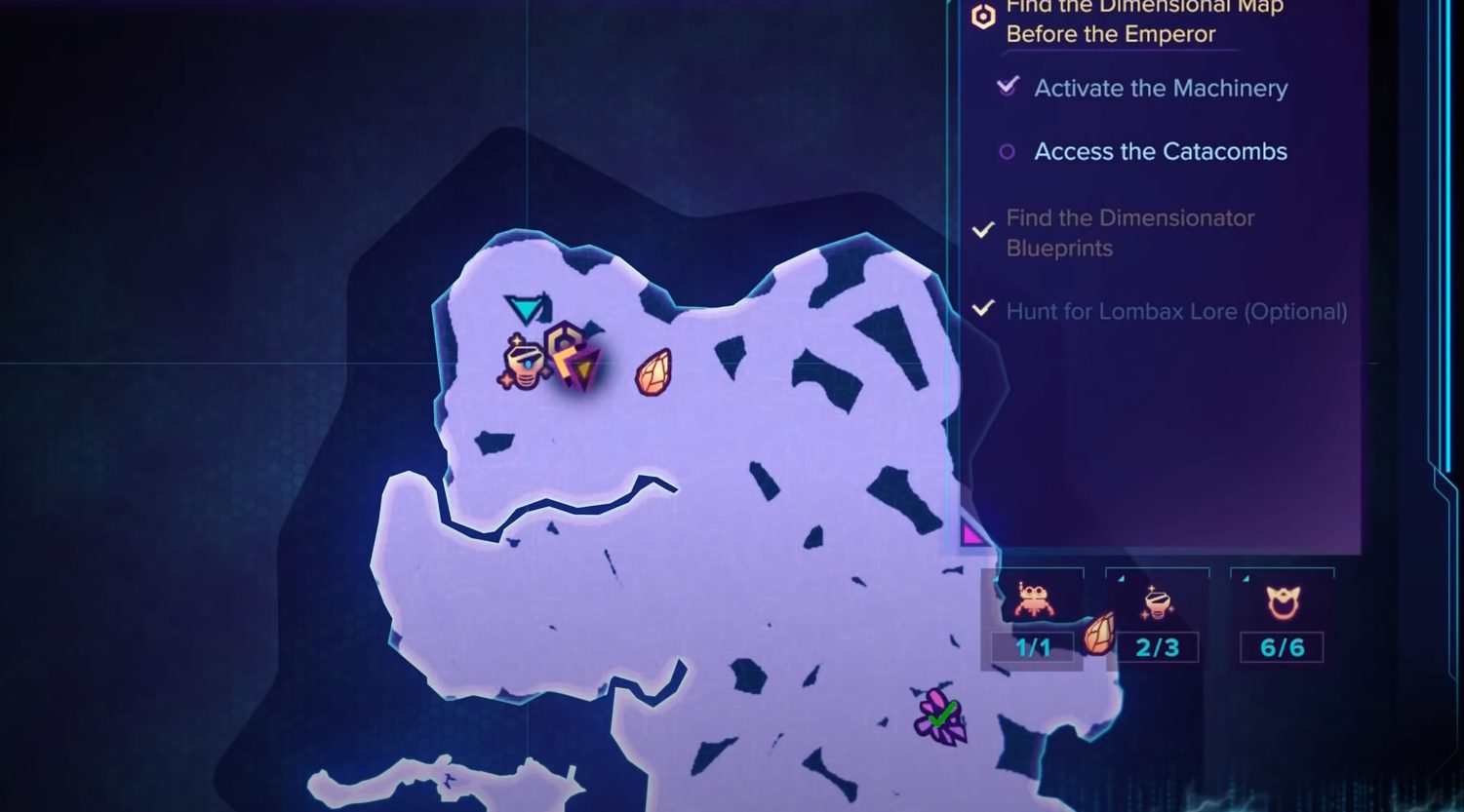This screenshot has height=812, width=1464.
Task: Collapse the Lorb counter corner triangle
Action: (x=1244, y=578)
